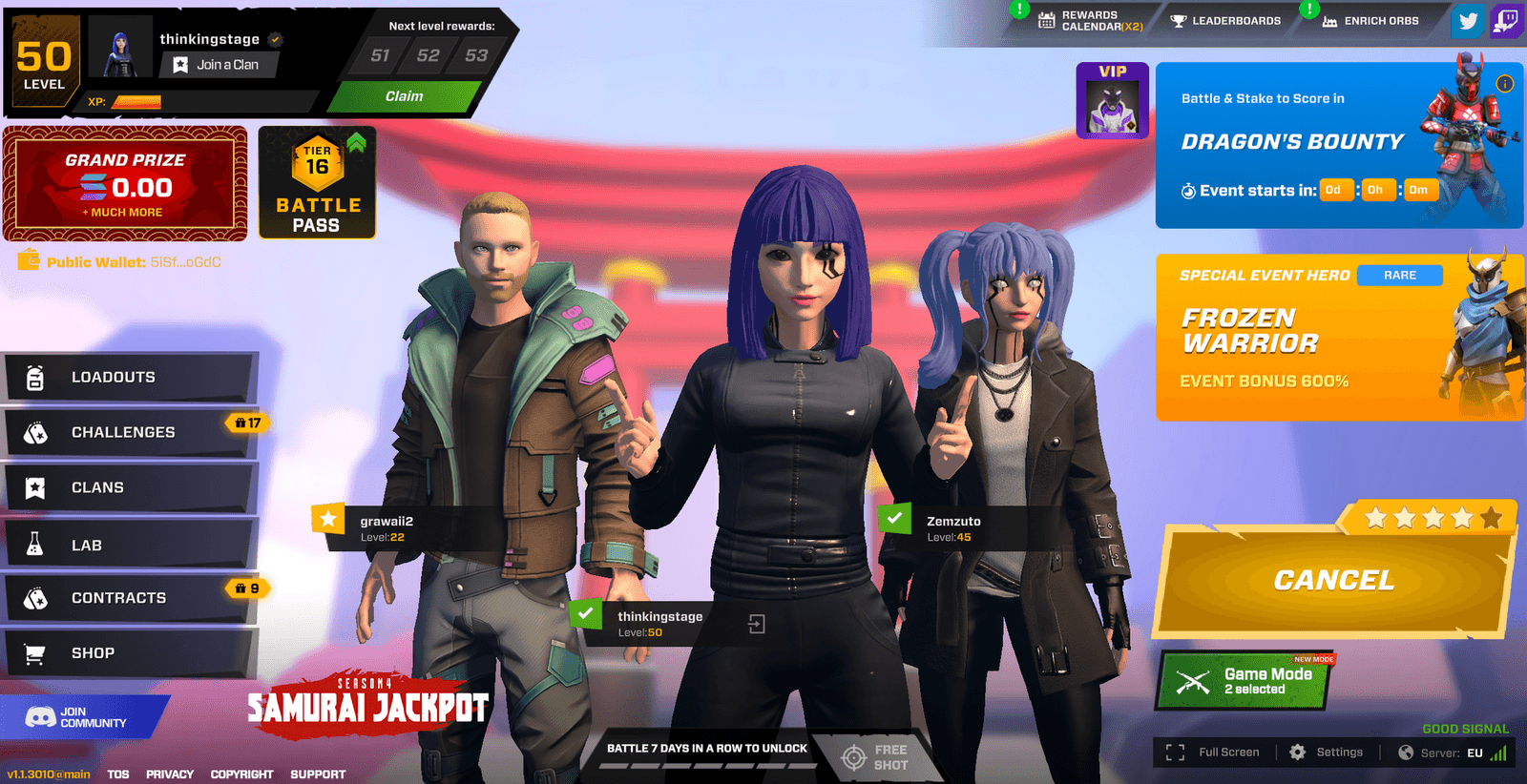Open the Rewards Calendar tab
Screen dimensions: 1527x784
pos(1088,19)
